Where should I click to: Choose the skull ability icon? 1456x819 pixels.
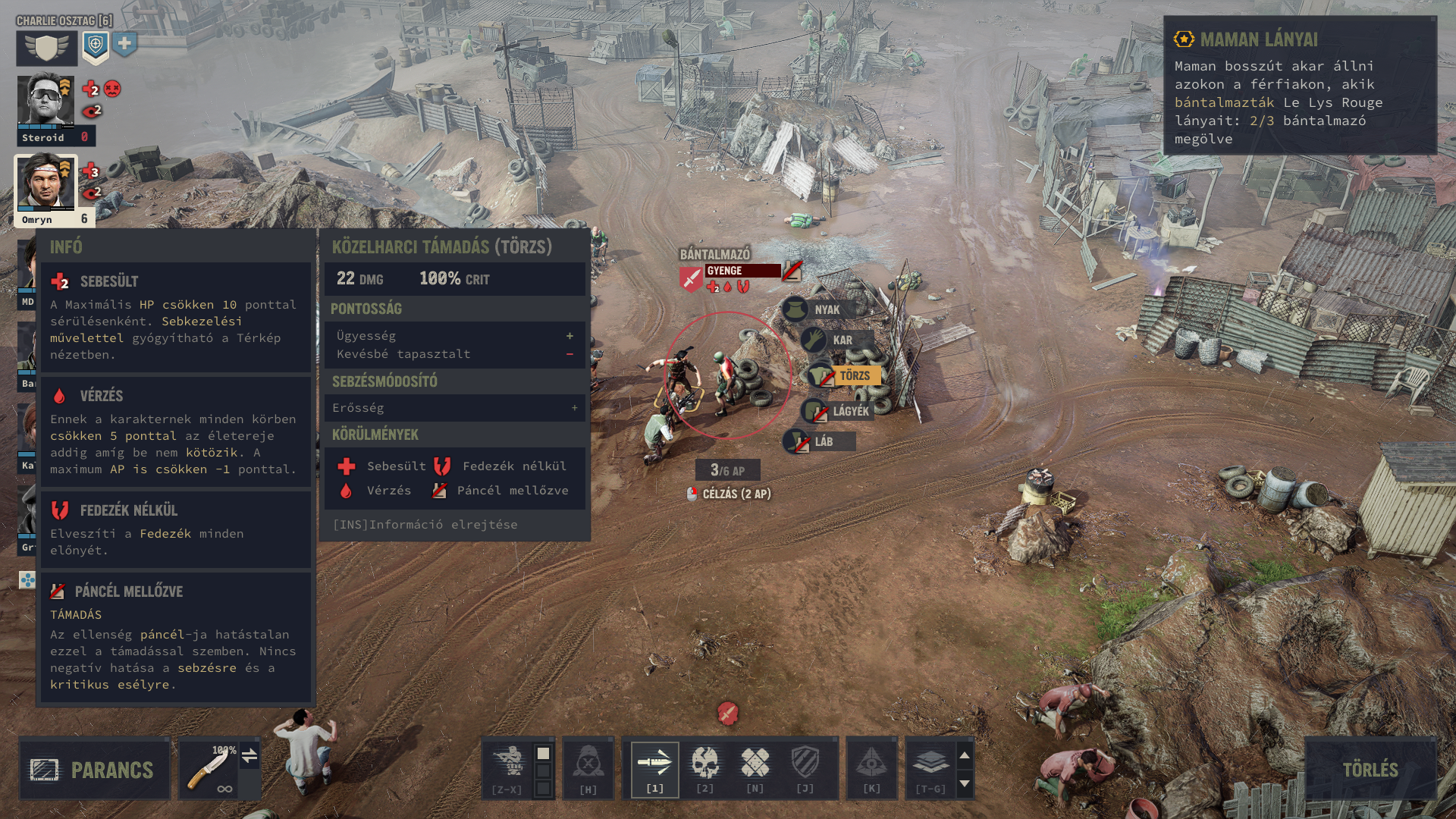click(705, 767)
